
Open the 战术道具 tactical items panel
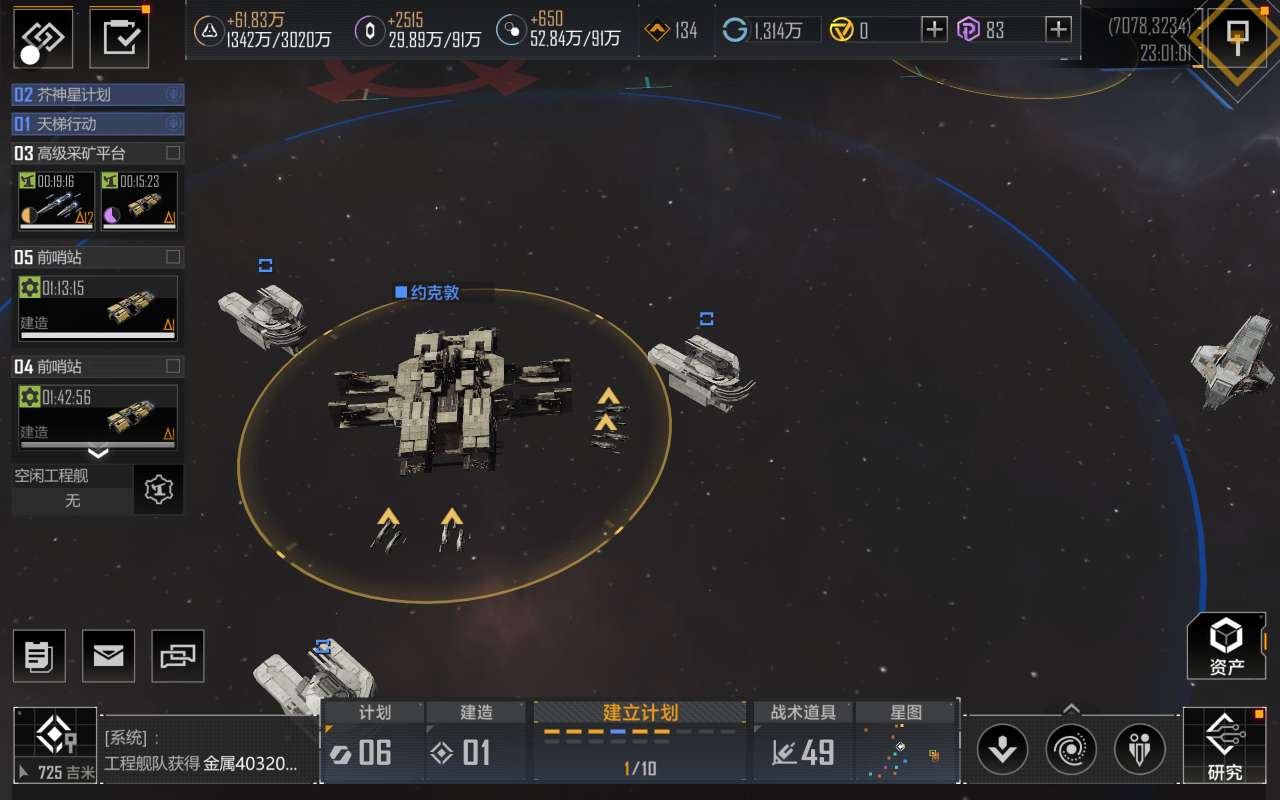pyautogui.click(x=804, y=742)
